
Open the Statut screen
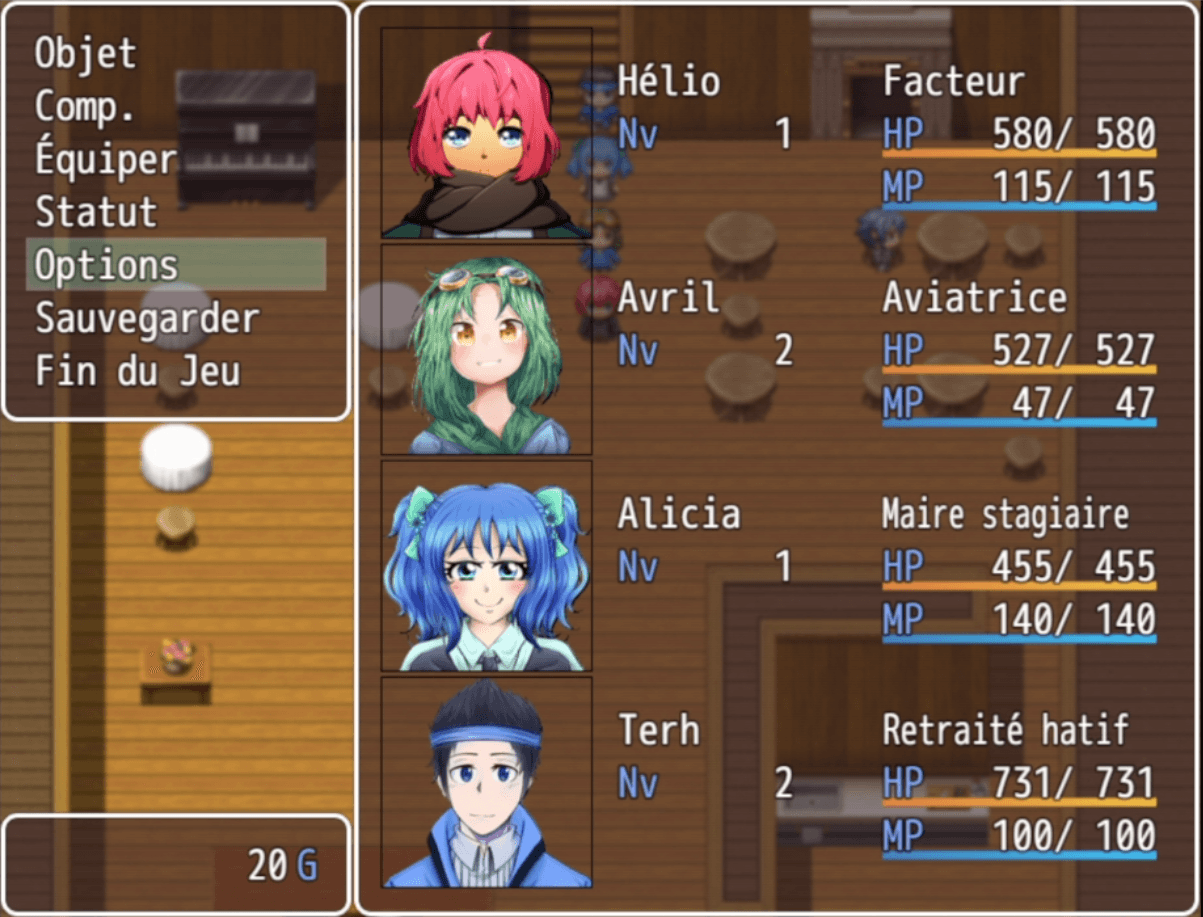coord(96,212)
